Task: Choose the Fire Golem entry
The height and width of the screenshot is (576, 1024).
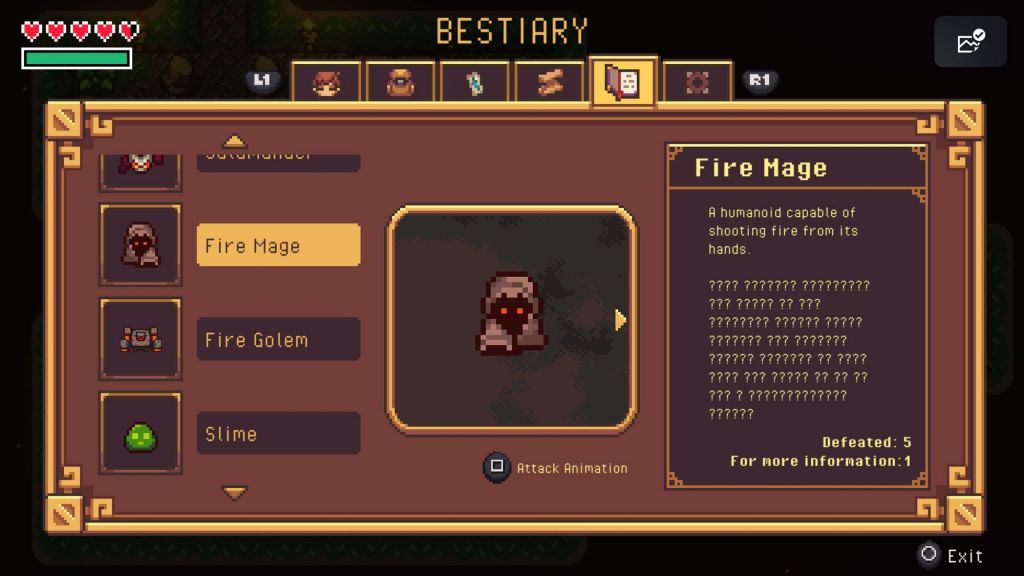Action: (278, 340)
